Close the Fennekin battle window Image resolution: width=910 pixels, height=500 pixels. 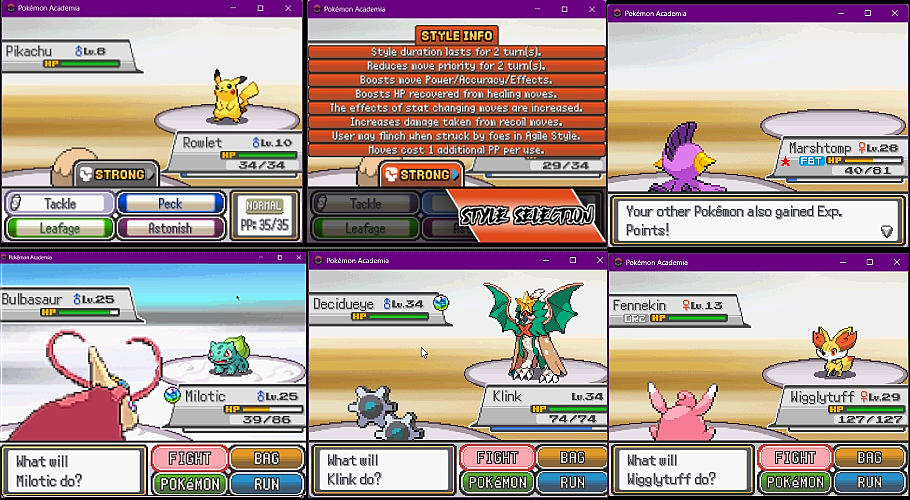[x=893, y=262]
